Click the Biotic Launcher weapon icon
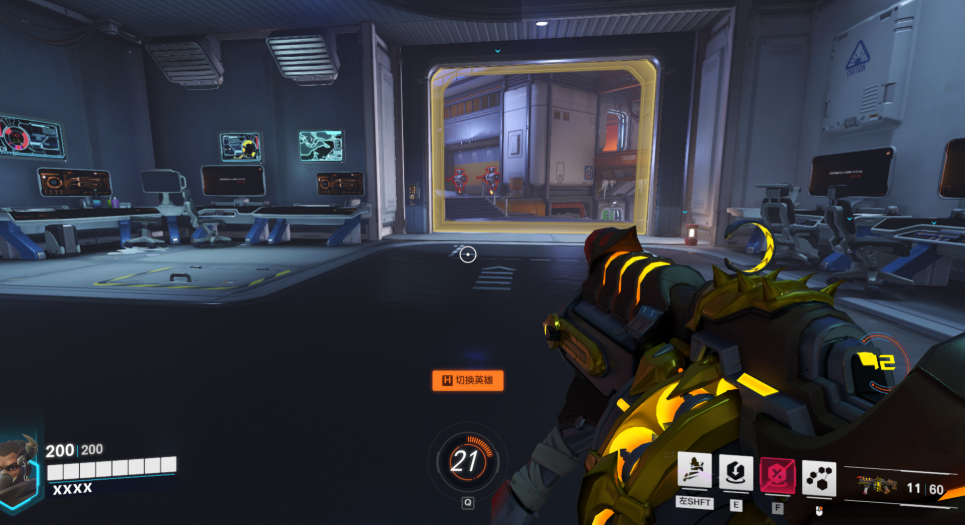 (x=876, y=488)
